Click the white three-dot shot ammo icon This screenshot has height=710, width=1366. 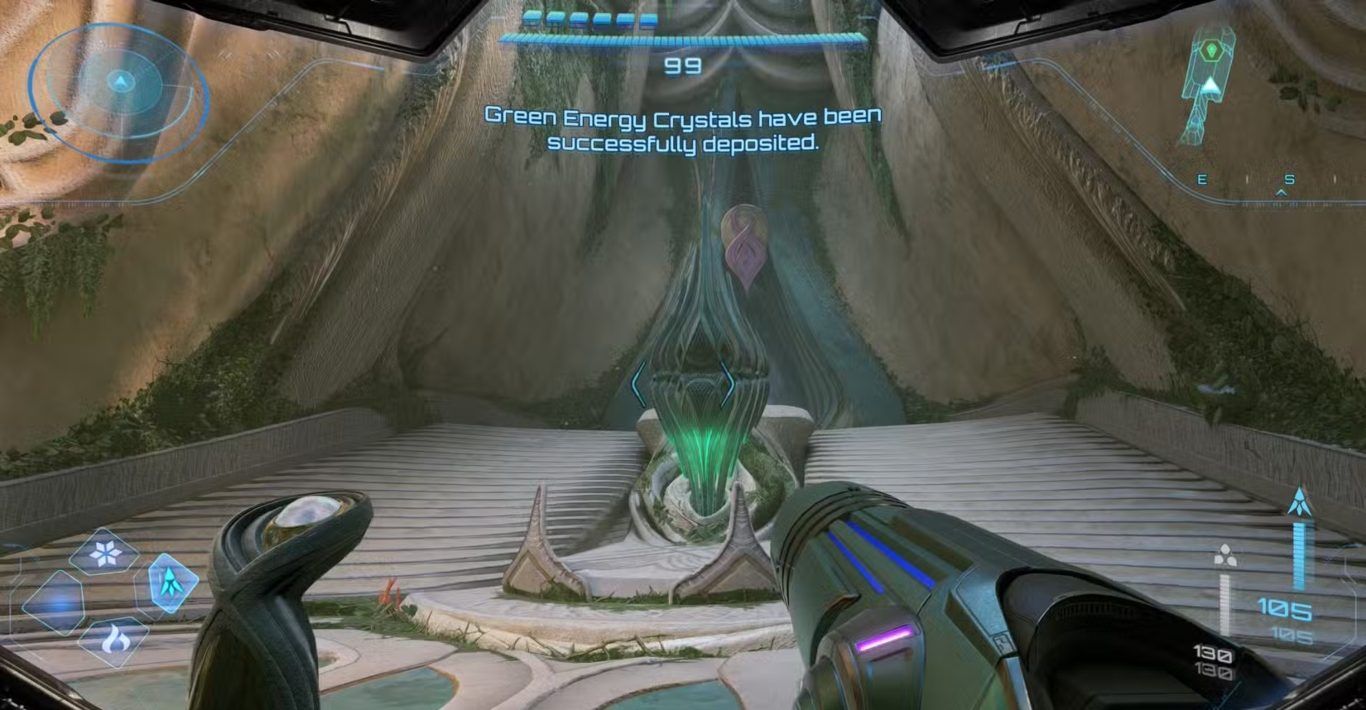[1223, 556]
